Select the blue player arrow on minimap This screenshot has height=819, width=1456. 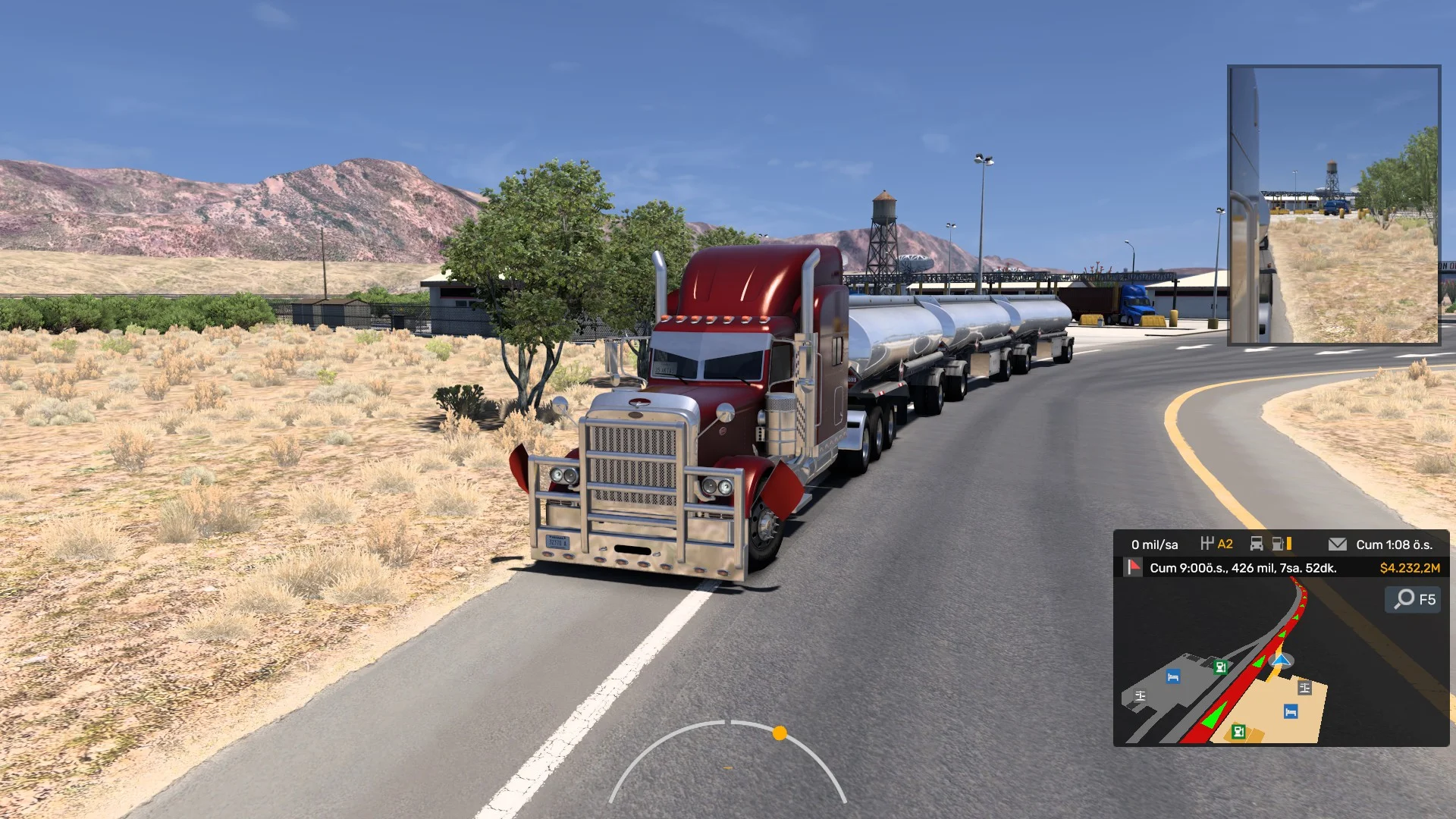click(1281, 661)
